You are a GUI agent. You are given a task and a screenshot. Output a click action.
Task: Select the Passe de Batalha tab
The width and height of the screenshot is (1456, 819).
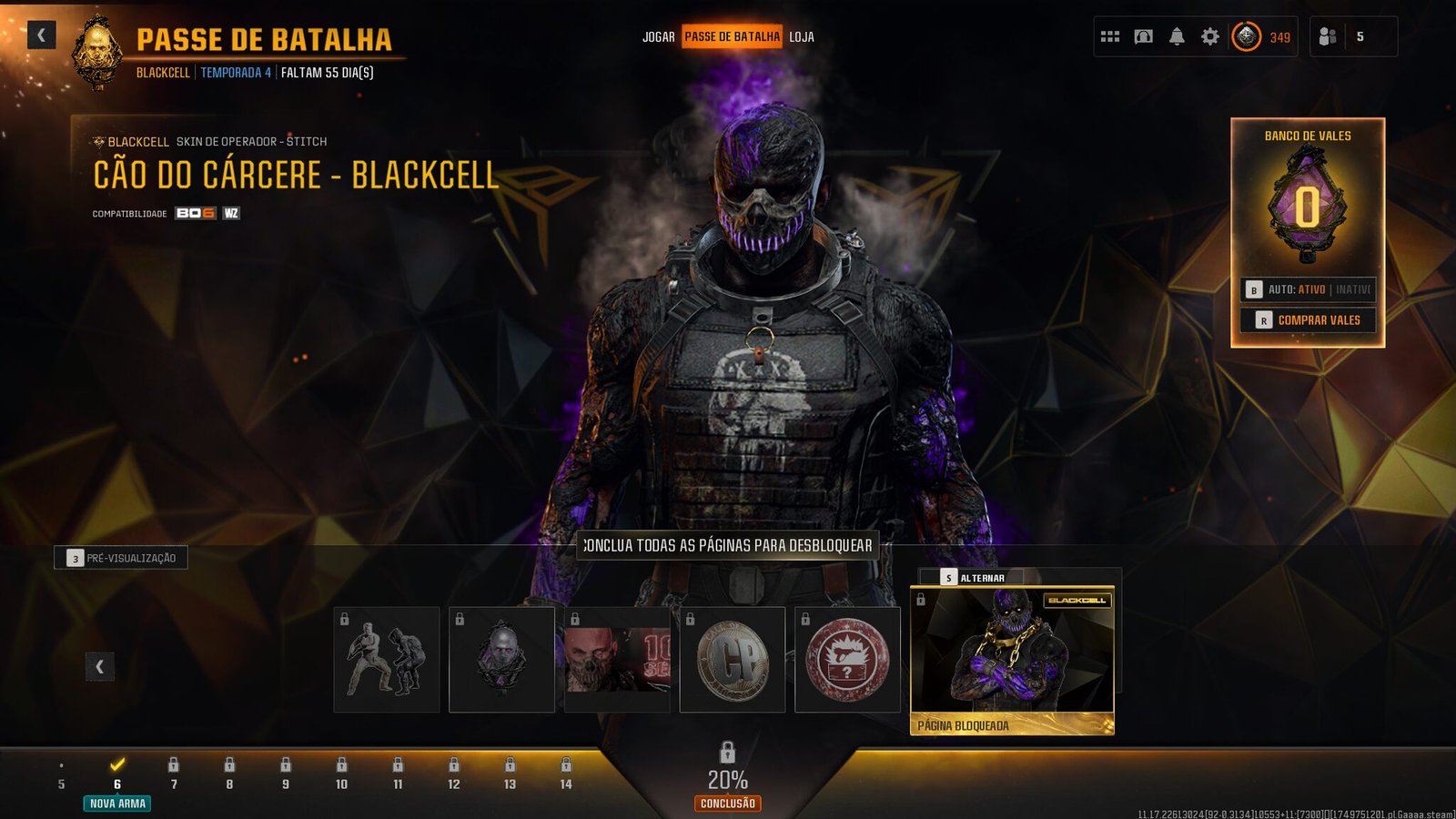click(x=732, y=37)
